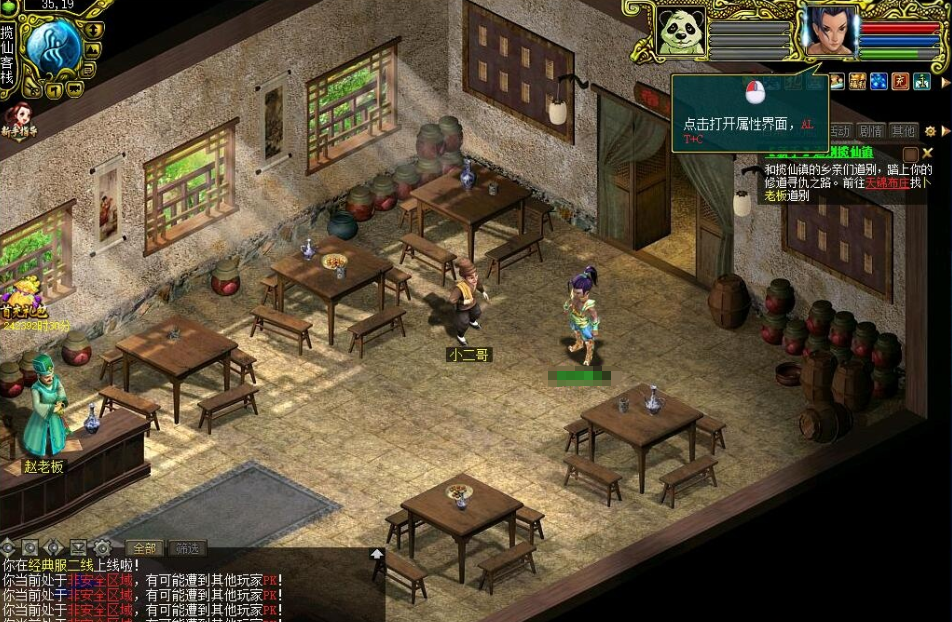Click the player character portrait
Image resolution: width=952 pixels, height=622 pixels.
click(831, 32)
